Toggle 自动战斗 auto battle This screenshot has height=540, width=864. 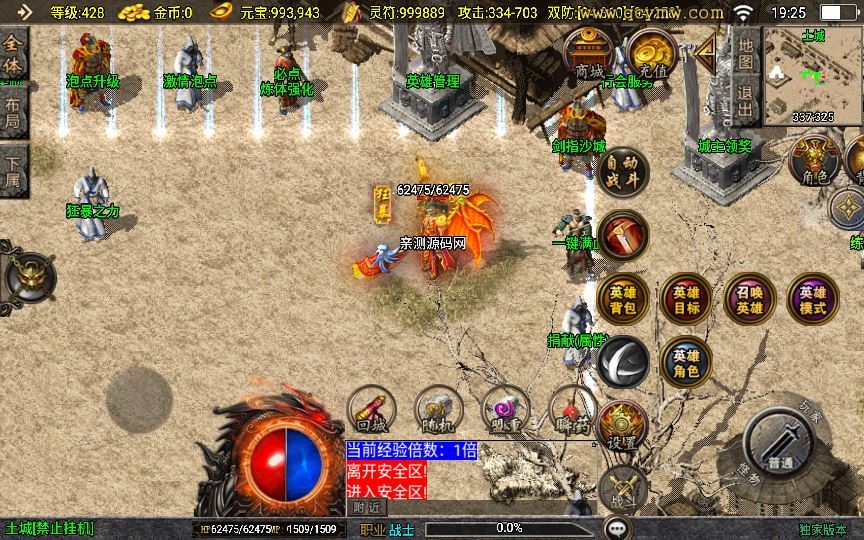(624, 172)
